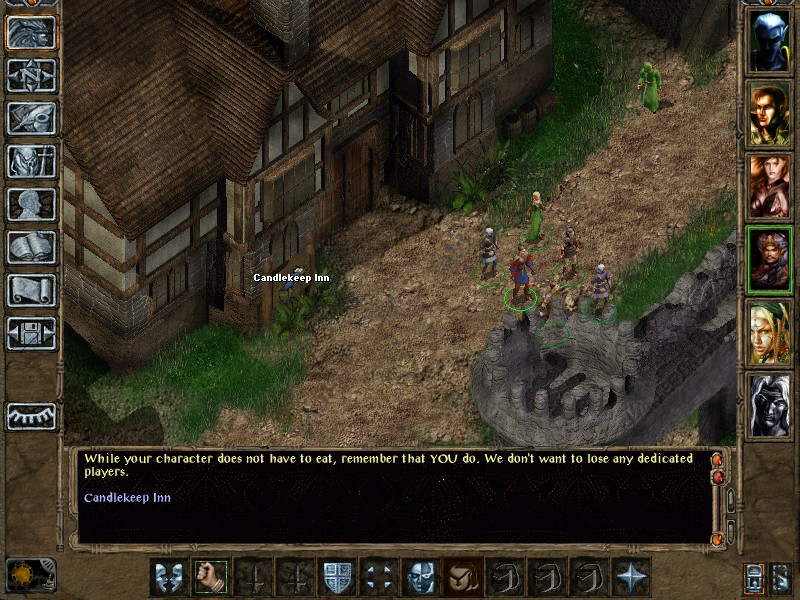Activate the guard shield action

tap(336, 577)
